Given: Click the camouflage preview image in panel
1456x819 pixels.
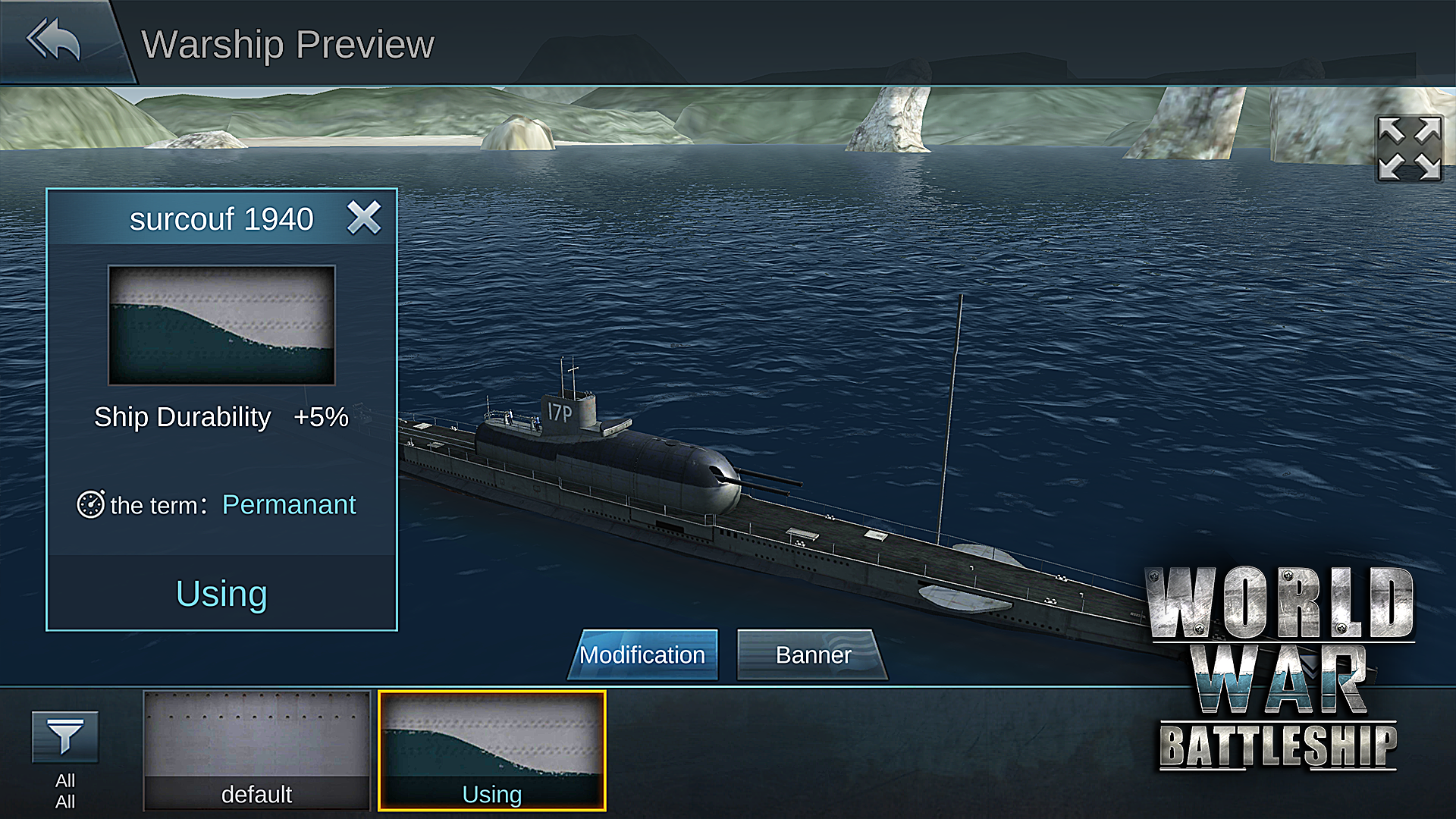Looking at the screenshot, I should (221, 325).
